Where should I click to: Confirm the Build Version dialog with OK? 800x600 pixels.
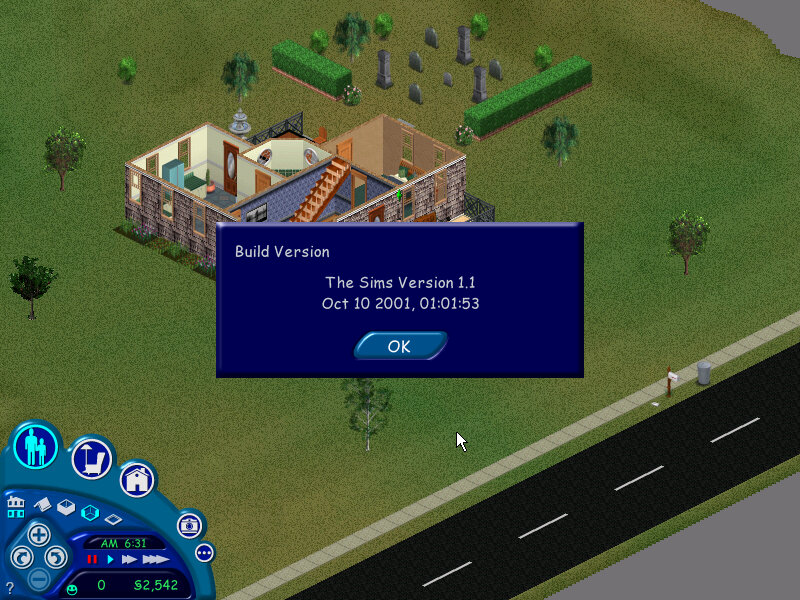(x=399, y=346)
